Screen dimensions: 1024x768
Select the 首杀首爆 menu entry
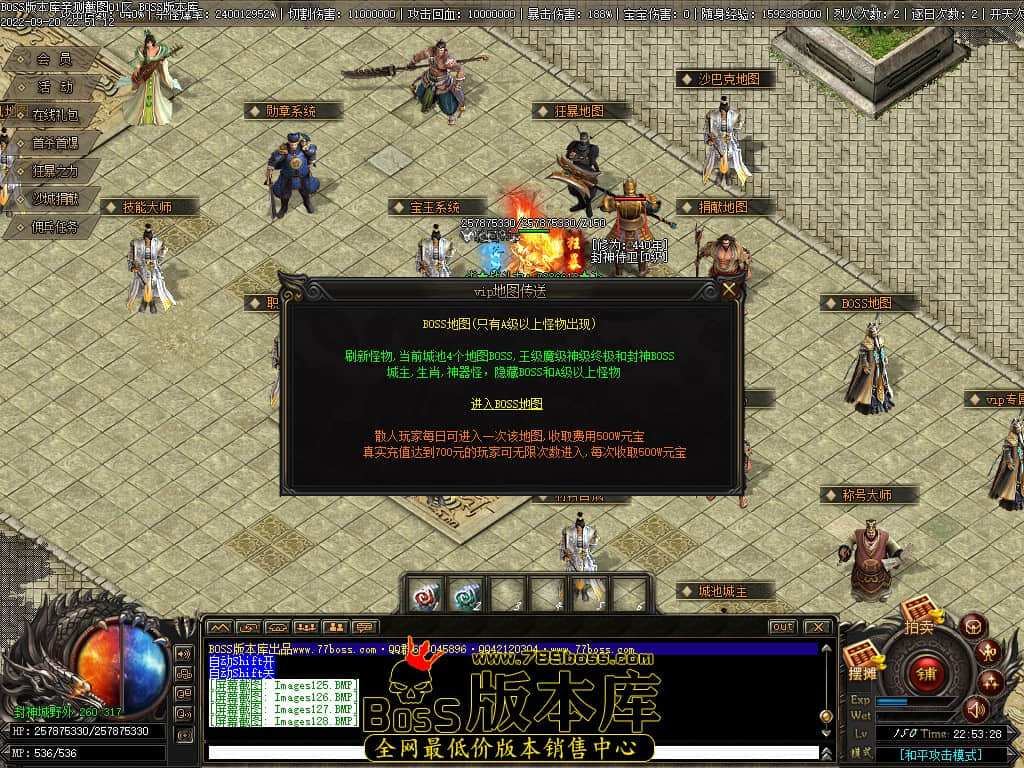[55, 143]
